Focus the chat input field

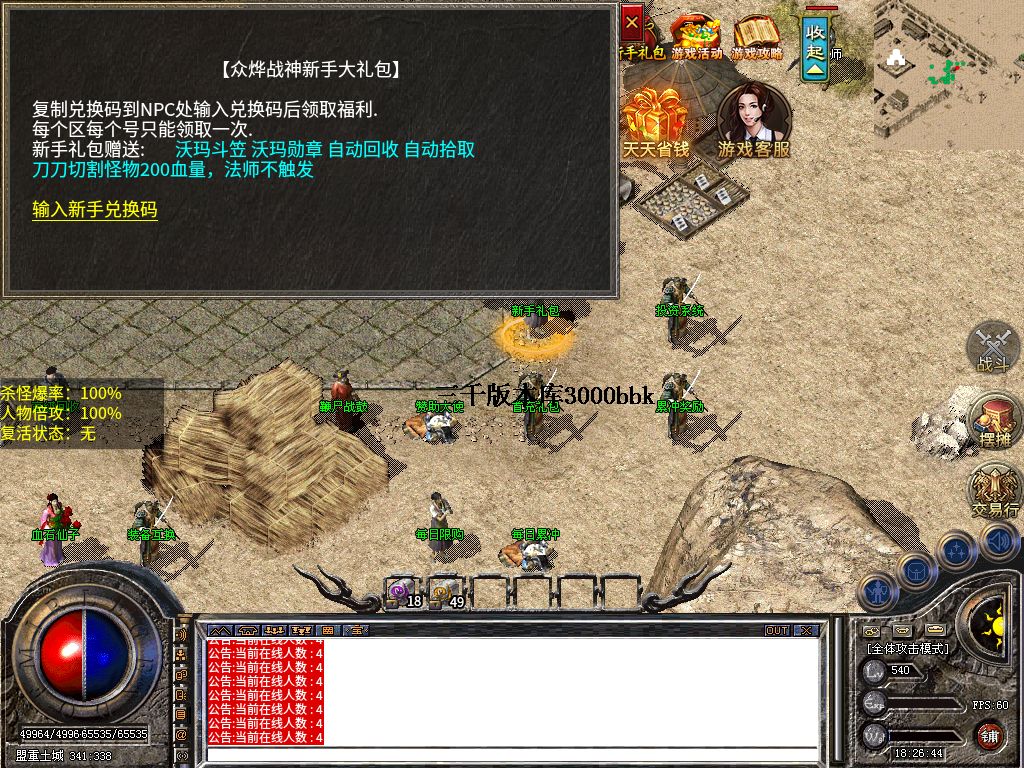[510, 753]
